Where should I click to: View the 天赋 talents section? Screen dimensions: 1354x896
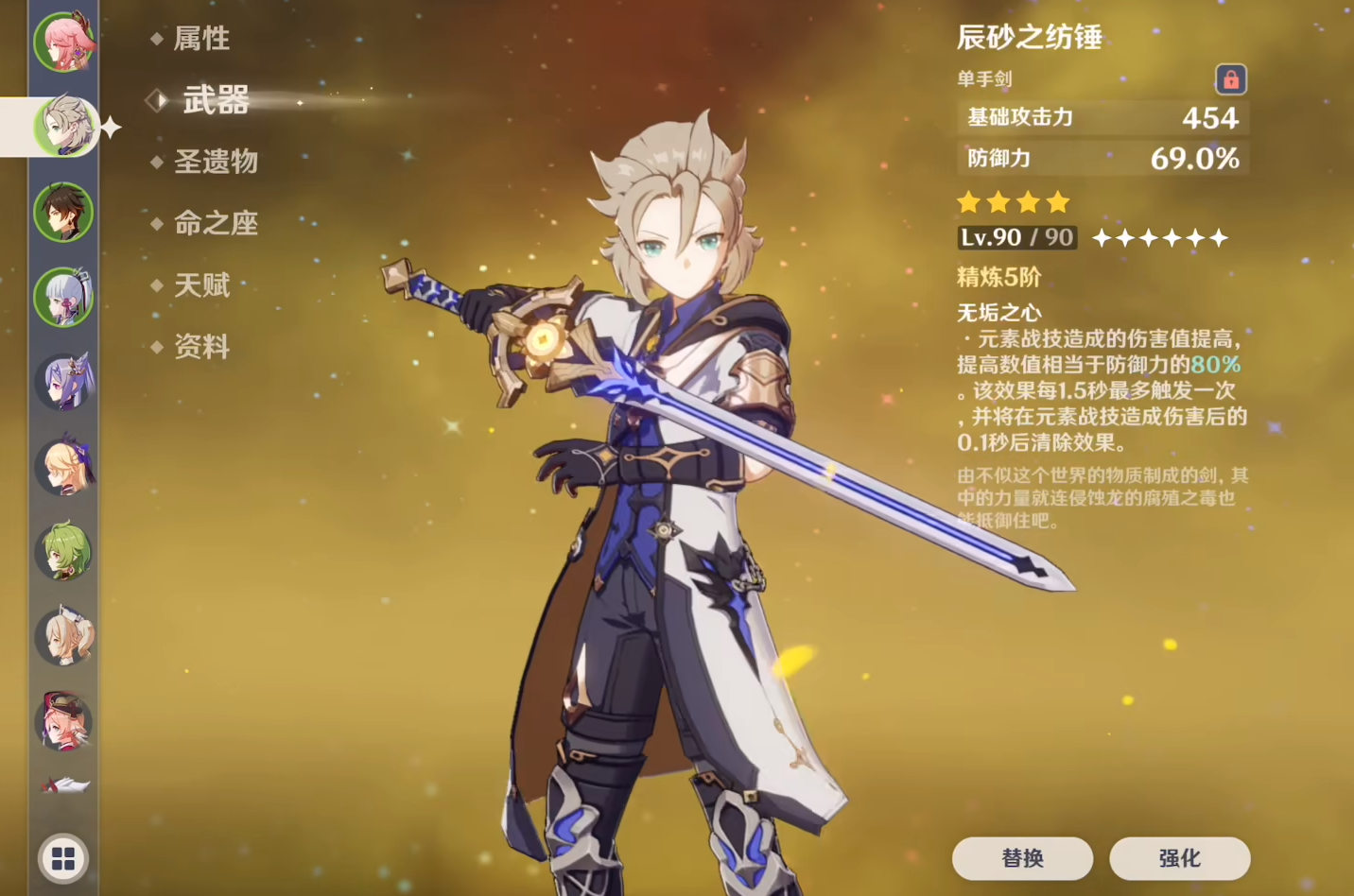click(x=201, y=285)
